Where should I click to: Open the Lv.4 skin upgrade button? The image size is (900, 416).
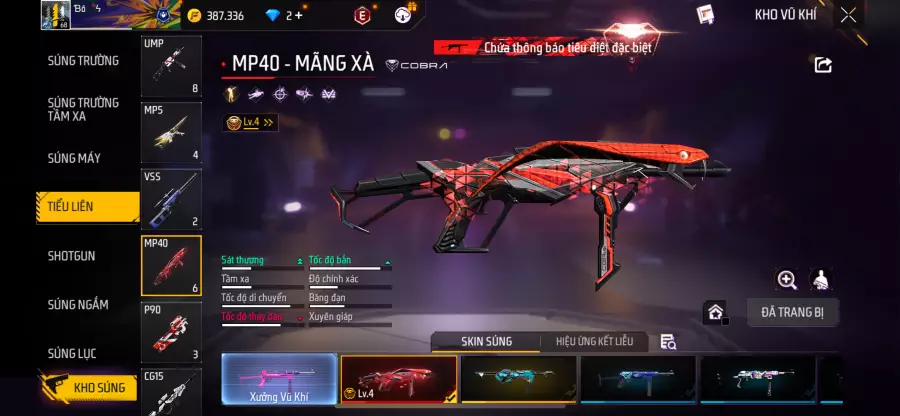tap(250, 122)
